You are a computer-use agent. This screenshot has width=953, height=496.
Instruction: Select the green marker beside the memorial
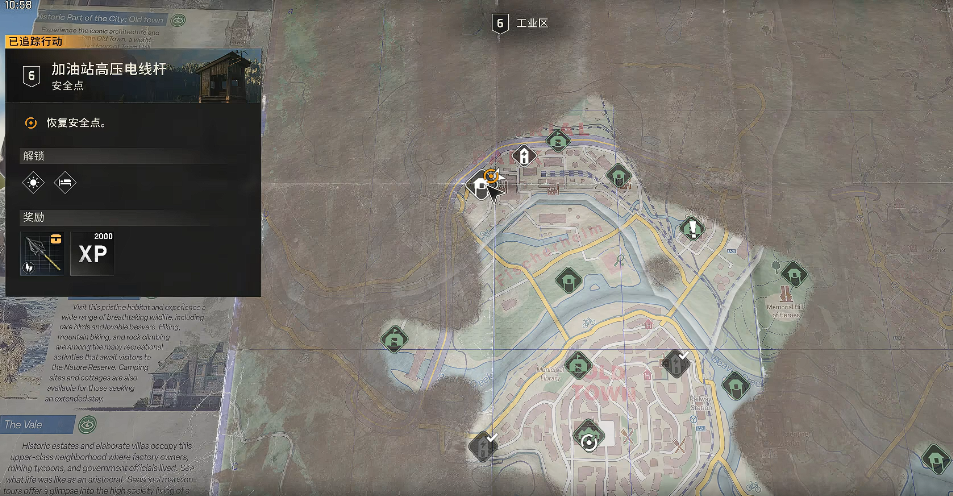click(794, 273)
